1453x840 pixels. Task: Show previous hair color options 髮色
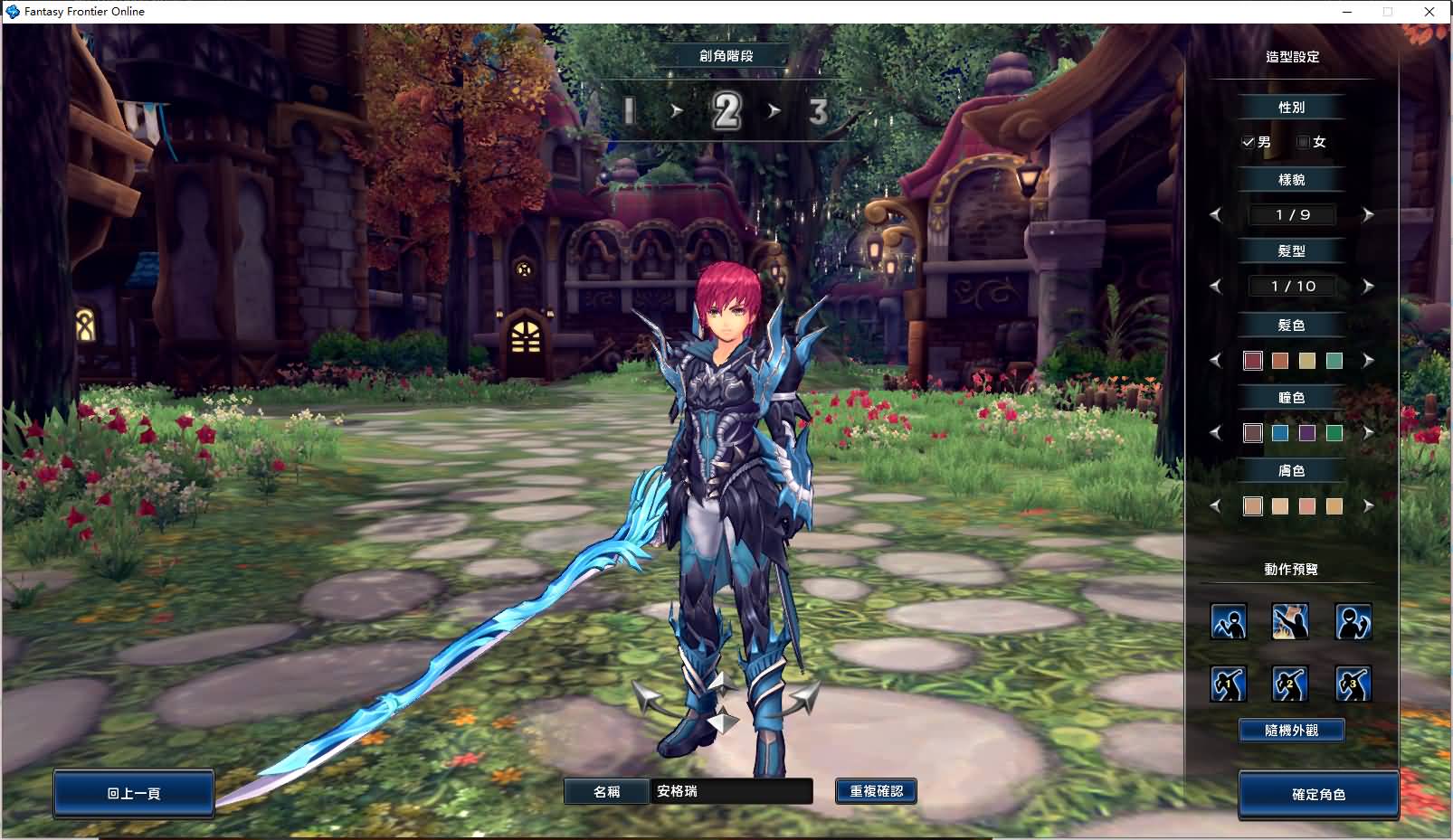pyautogui.click(x=1216, y=361)
